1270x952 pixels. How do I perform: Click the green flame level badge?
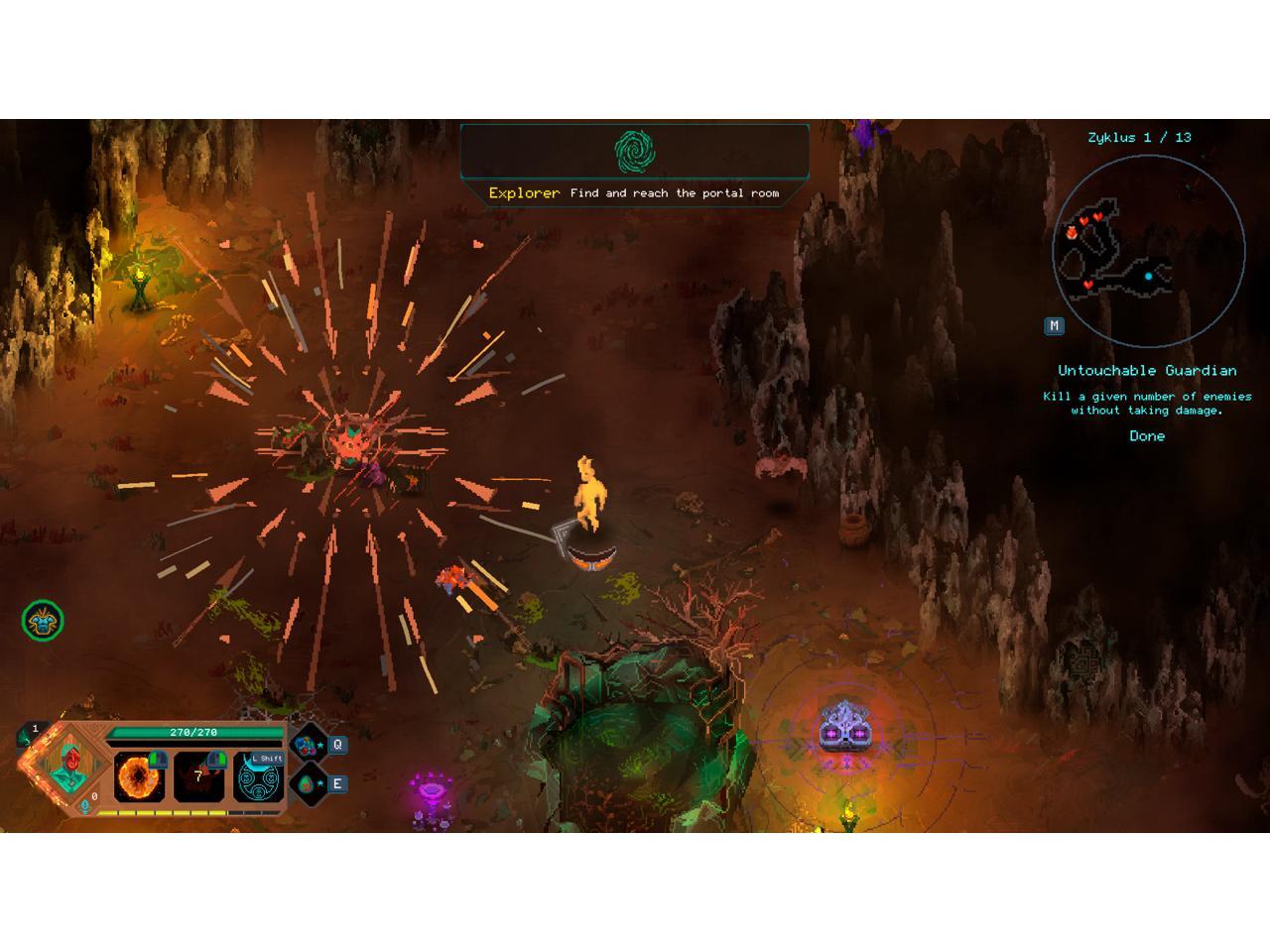click(29, 734)
